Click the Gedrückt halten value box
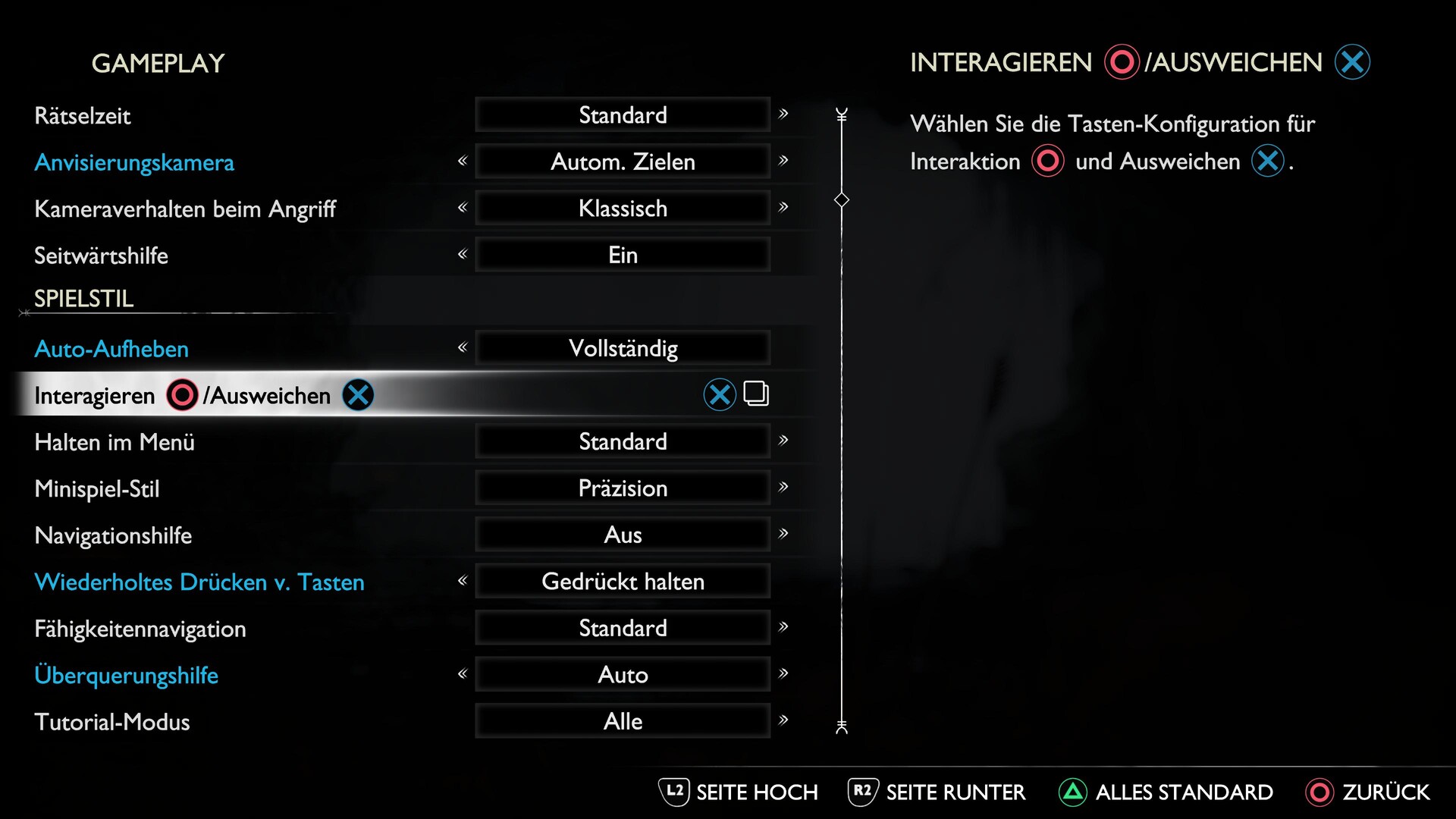Image resolution: width=1456 pixels, height=819 pixels. coord(623,582)
